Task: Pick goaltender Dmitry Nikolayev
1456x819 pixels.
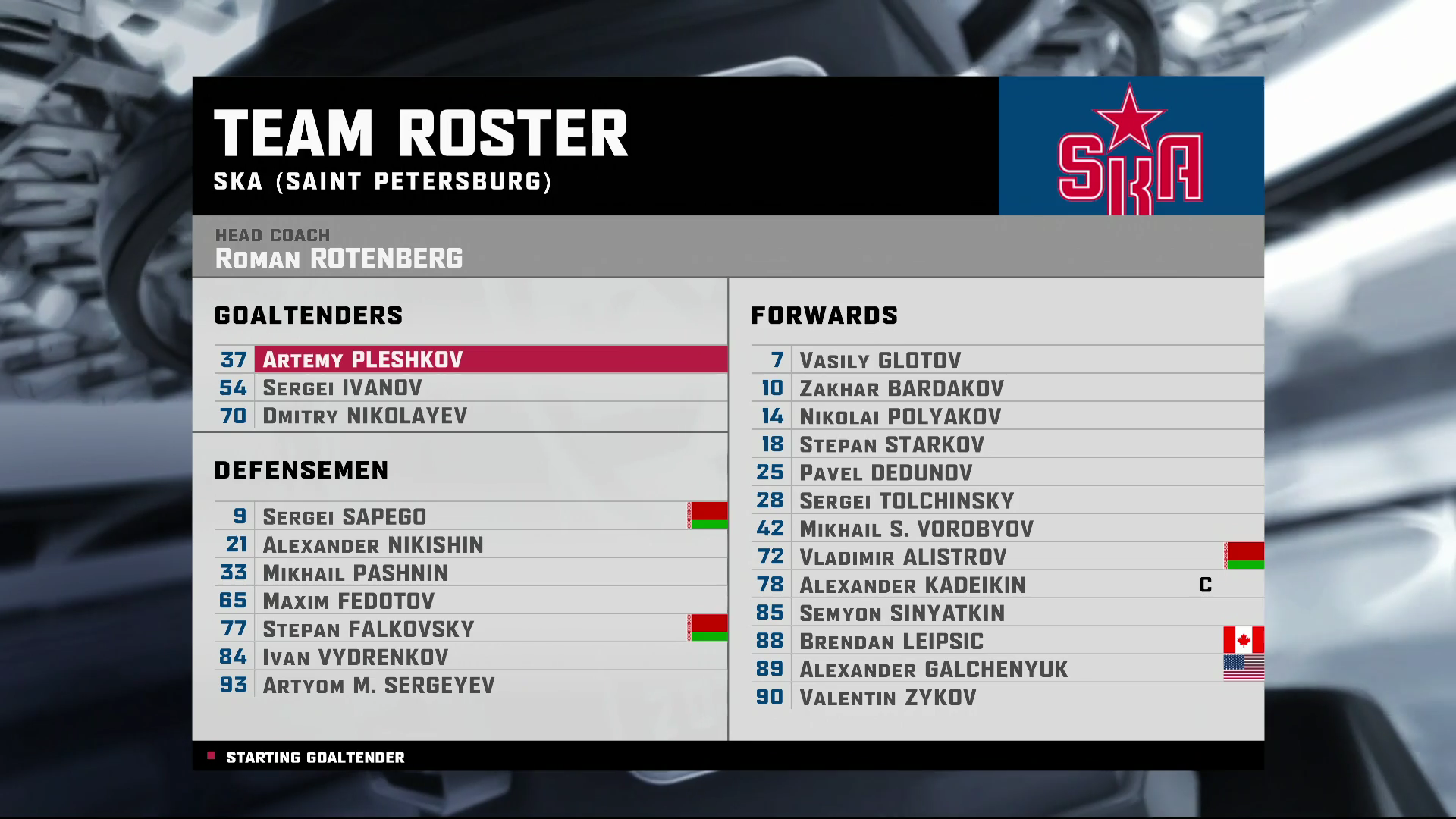Action: coord(365,416)
